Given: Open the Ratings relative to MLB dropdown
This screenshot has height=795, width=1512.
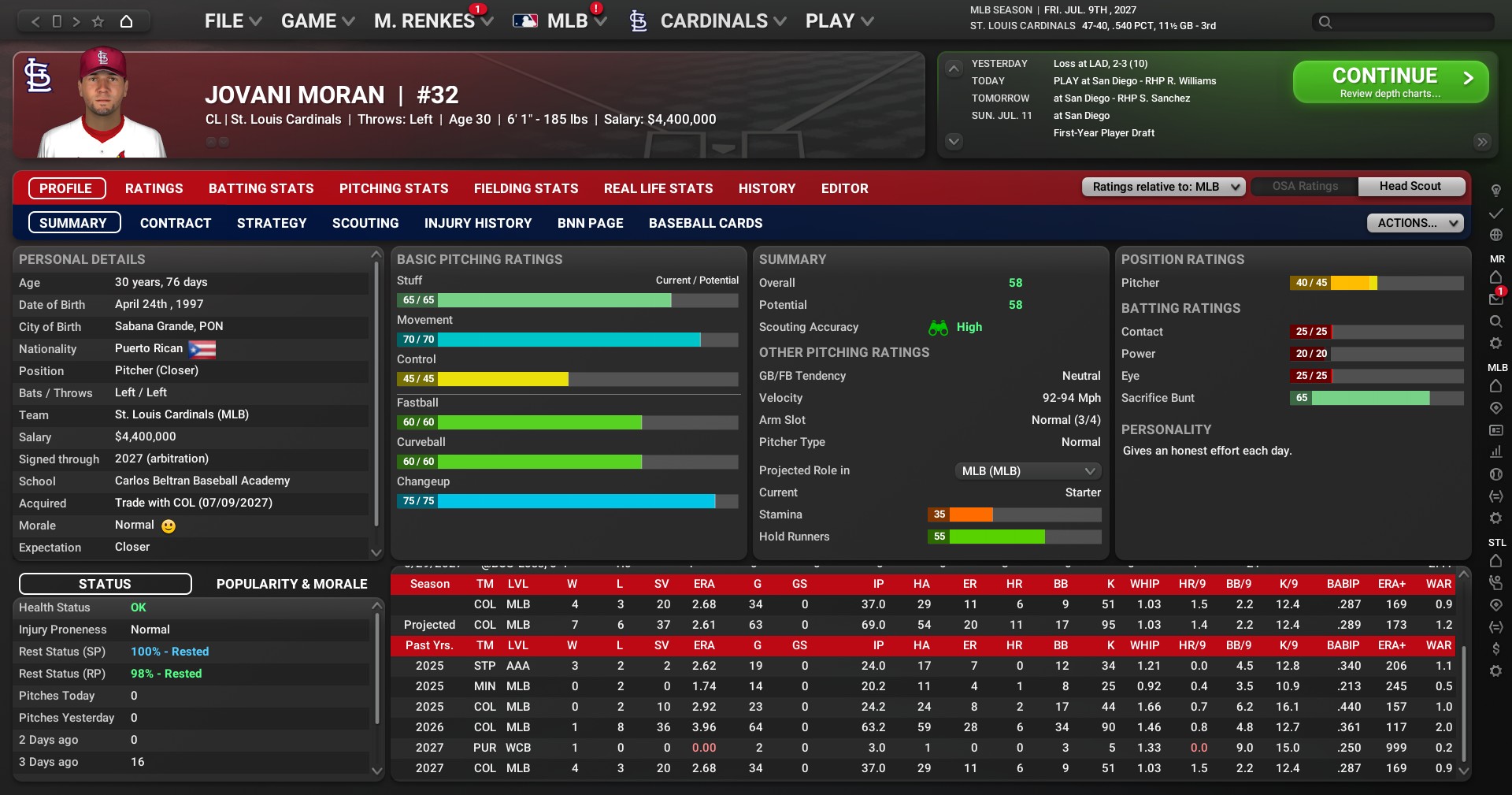Looking at the screenshot, I should pyautogui.click(x=1163, y=187).
